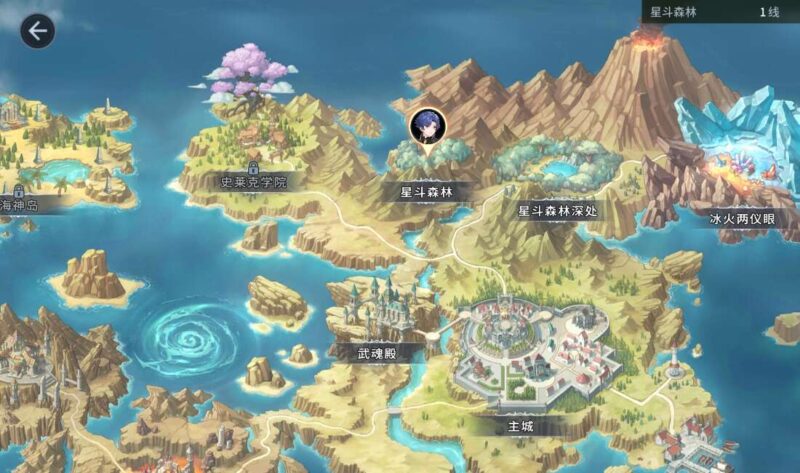The height and width of the screenshot is (473, 800).
Task: Go back using the arrow button
Action: coord(37,31)
